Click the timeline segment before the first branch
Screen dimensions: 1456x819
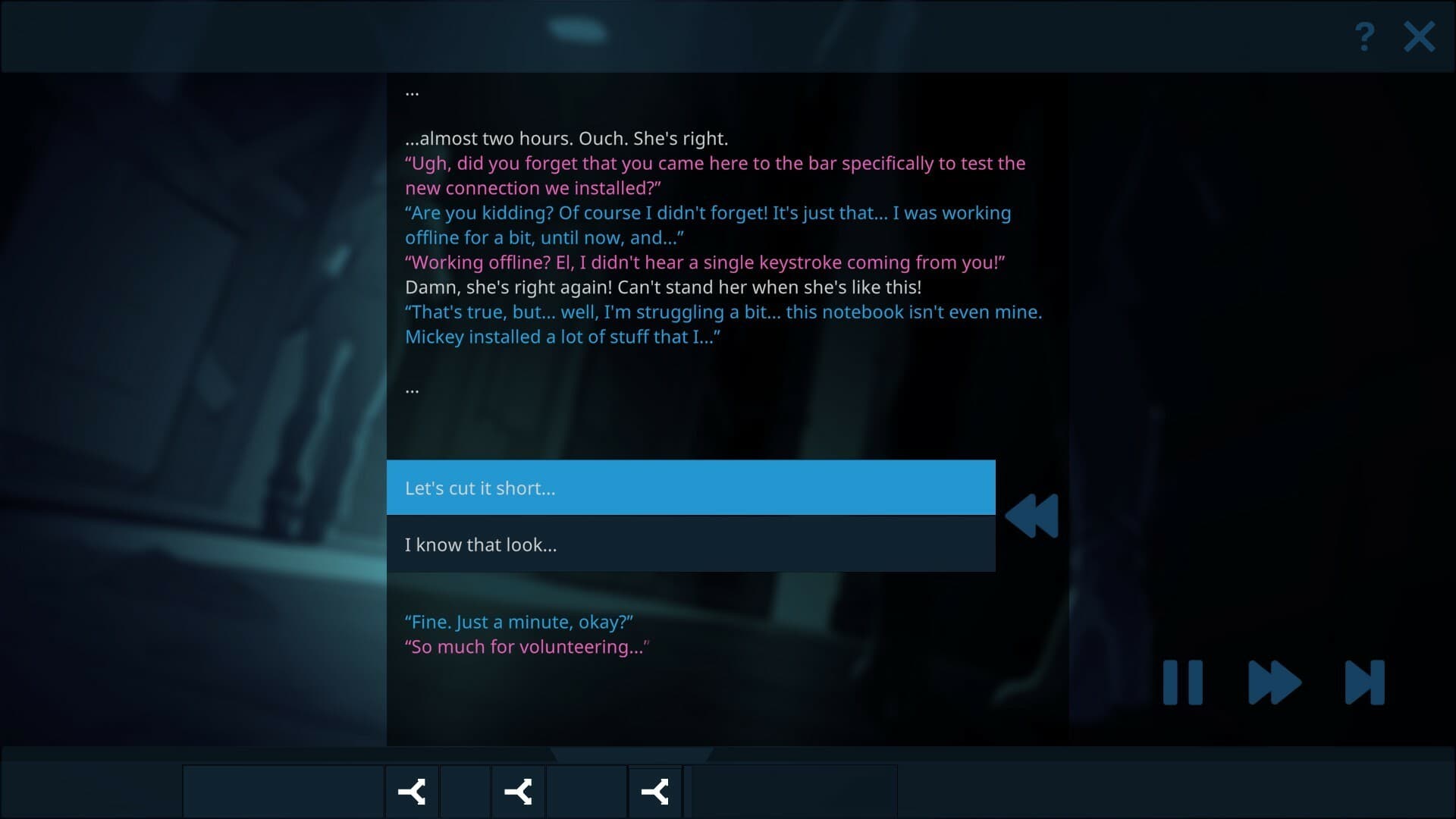coord(284,792)
